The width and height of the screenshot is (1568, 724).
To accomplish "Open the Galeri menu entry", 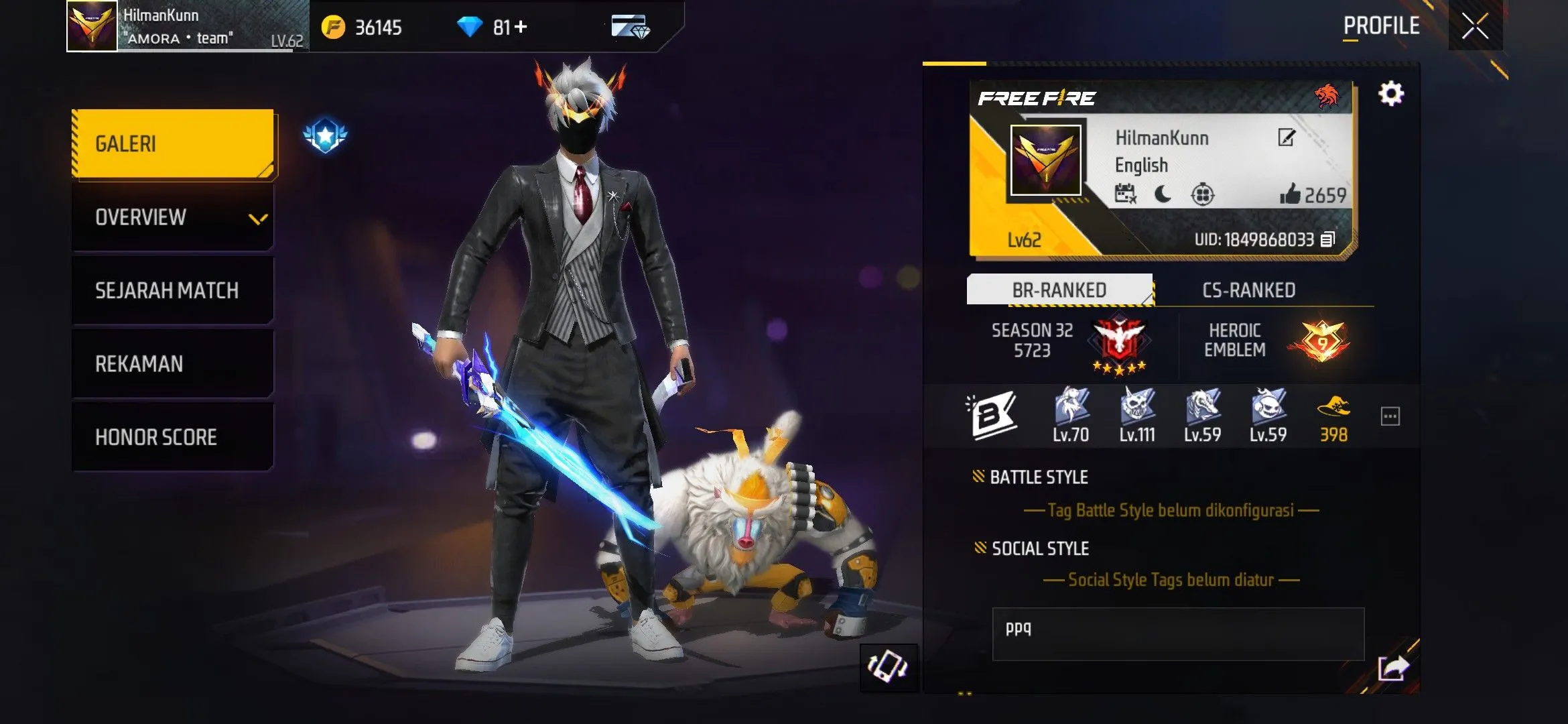I will [x=173, y=143].
